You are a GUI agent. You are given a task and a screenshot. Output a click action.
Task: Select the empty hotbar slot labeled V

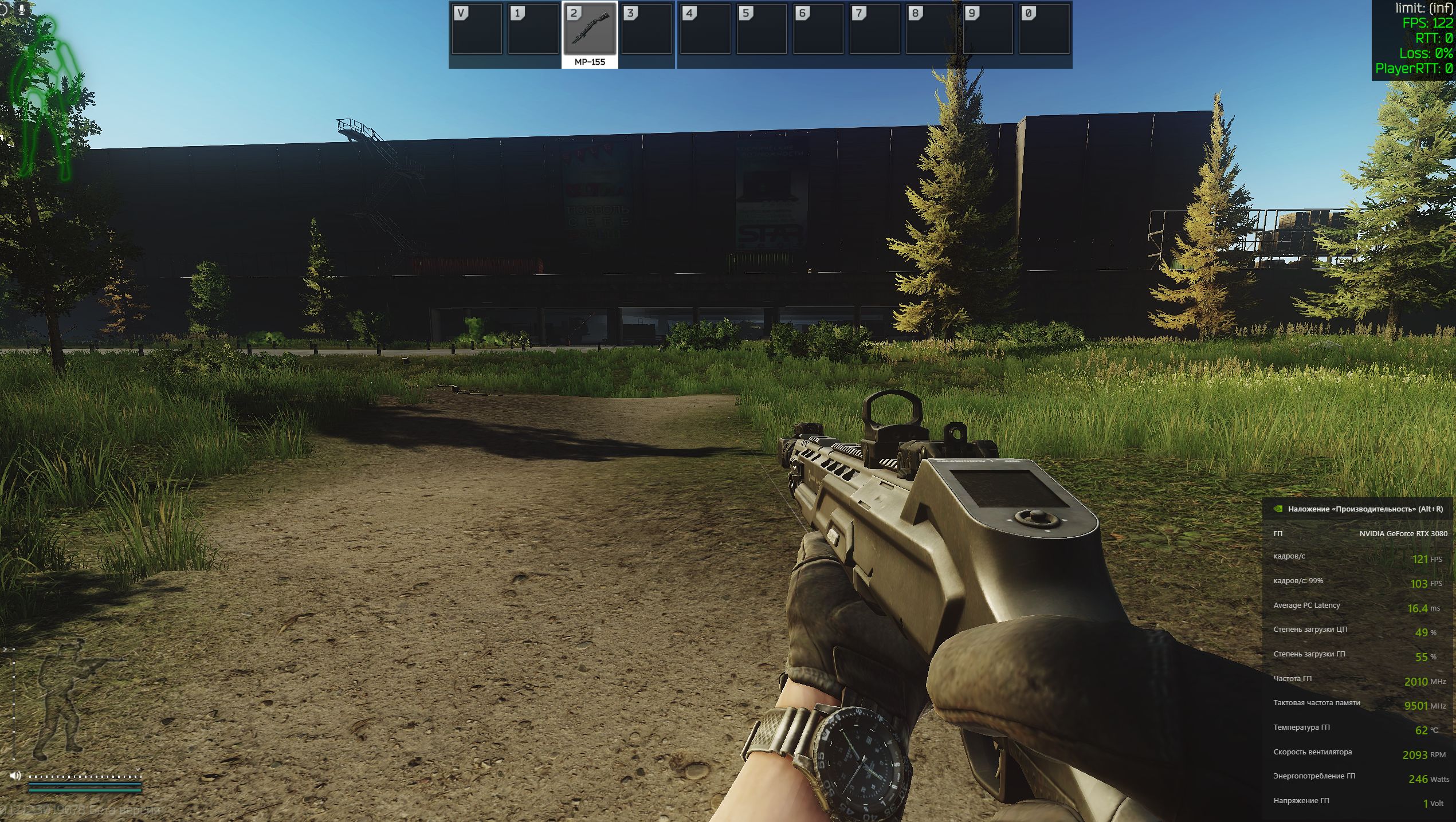pyautogui.click(x=476, y=30)
